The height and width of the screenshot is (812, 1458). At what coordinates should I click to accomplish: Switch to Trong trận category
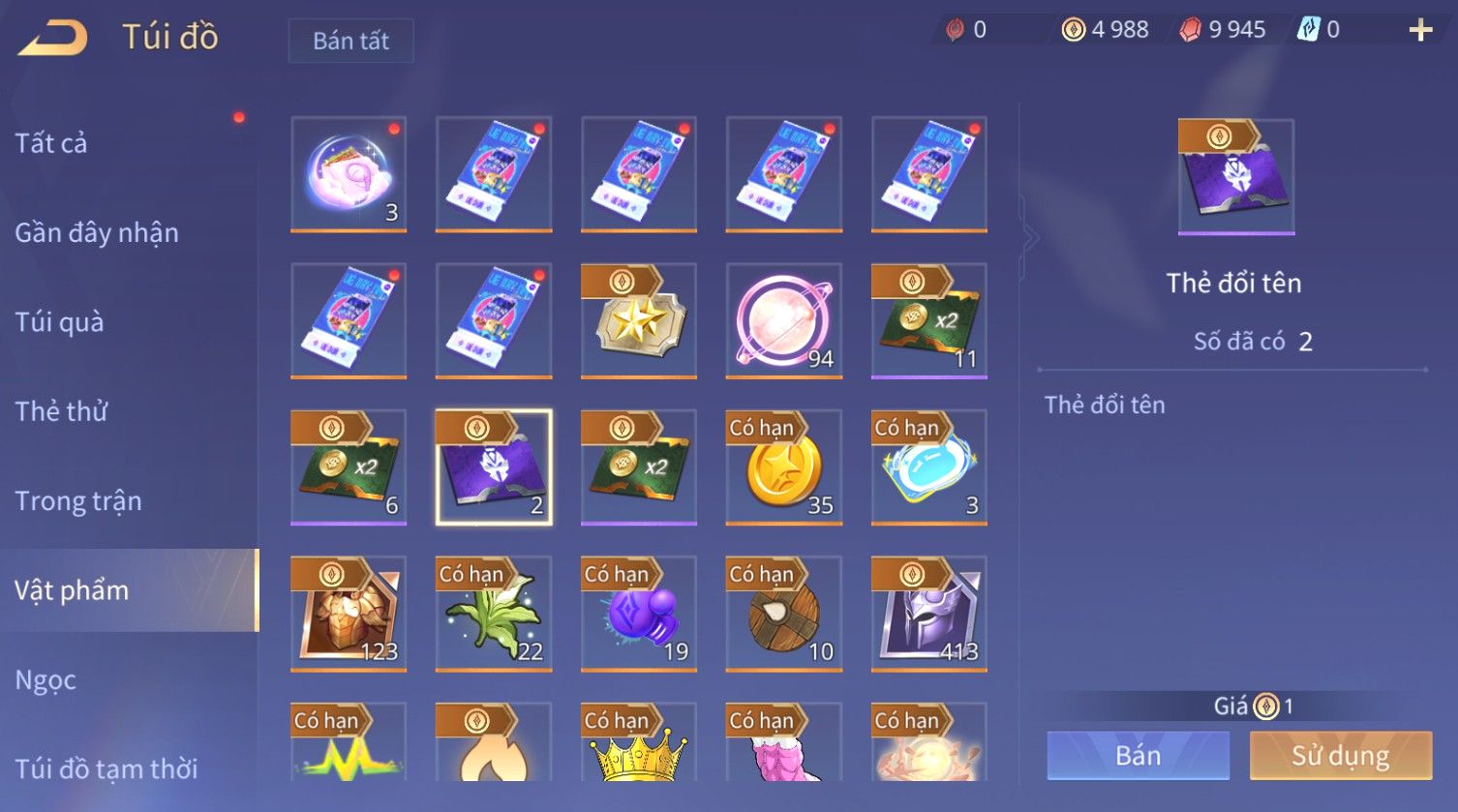click(x=78, y=501)
